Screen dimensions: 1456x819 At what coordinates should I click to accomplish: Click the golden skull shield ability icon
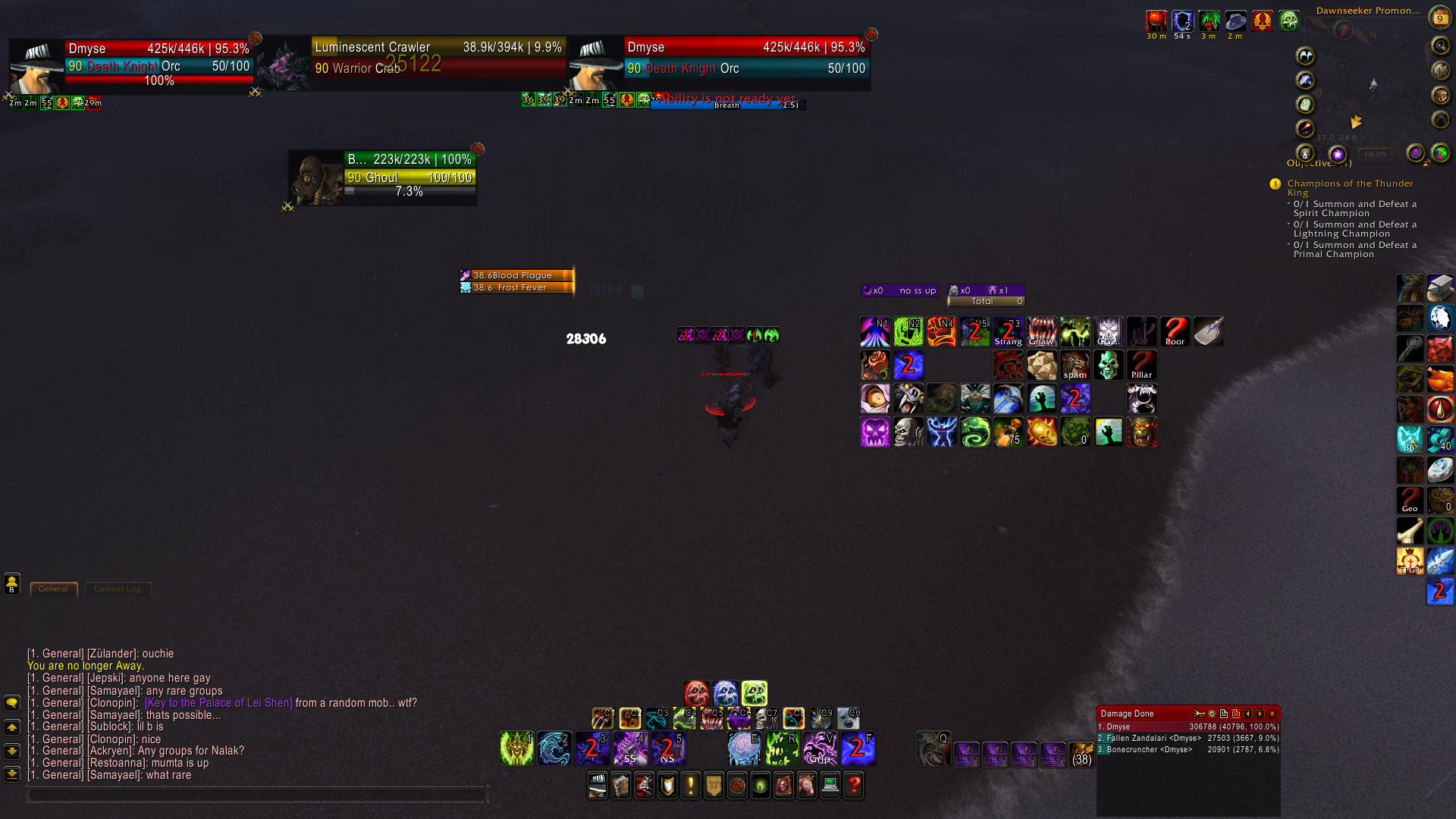tap(1041, 432)
